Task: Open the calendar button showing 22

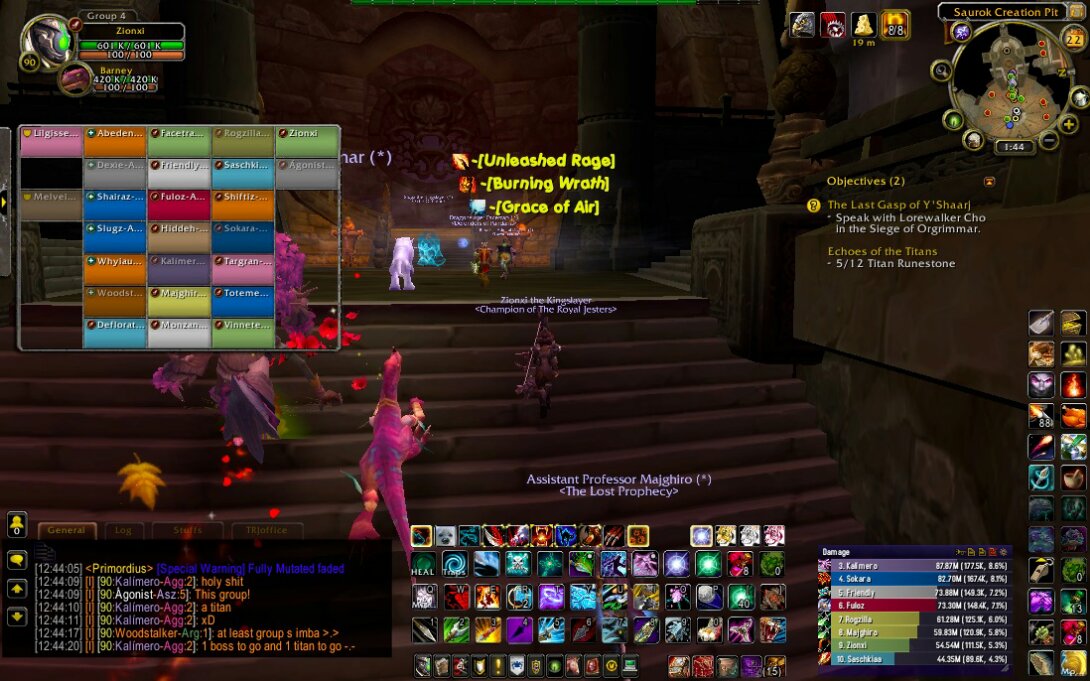Action: point(1073,40)
